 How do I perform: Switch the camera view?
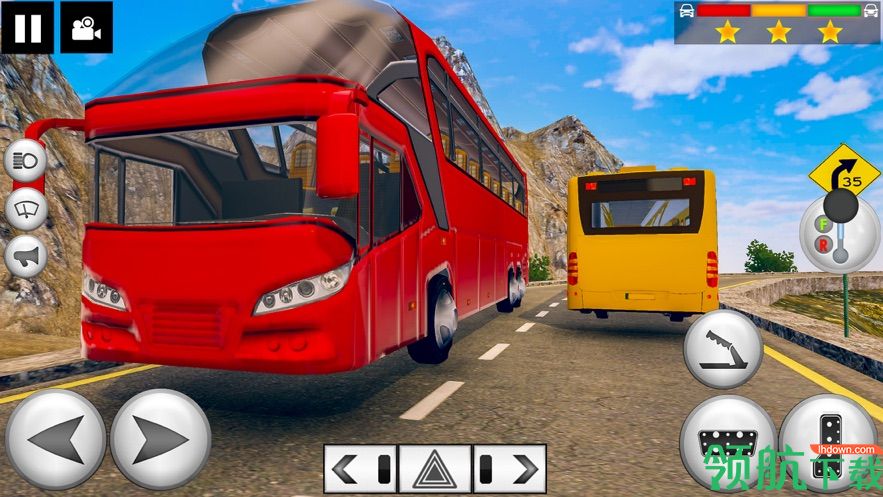[x=86, y=27]
